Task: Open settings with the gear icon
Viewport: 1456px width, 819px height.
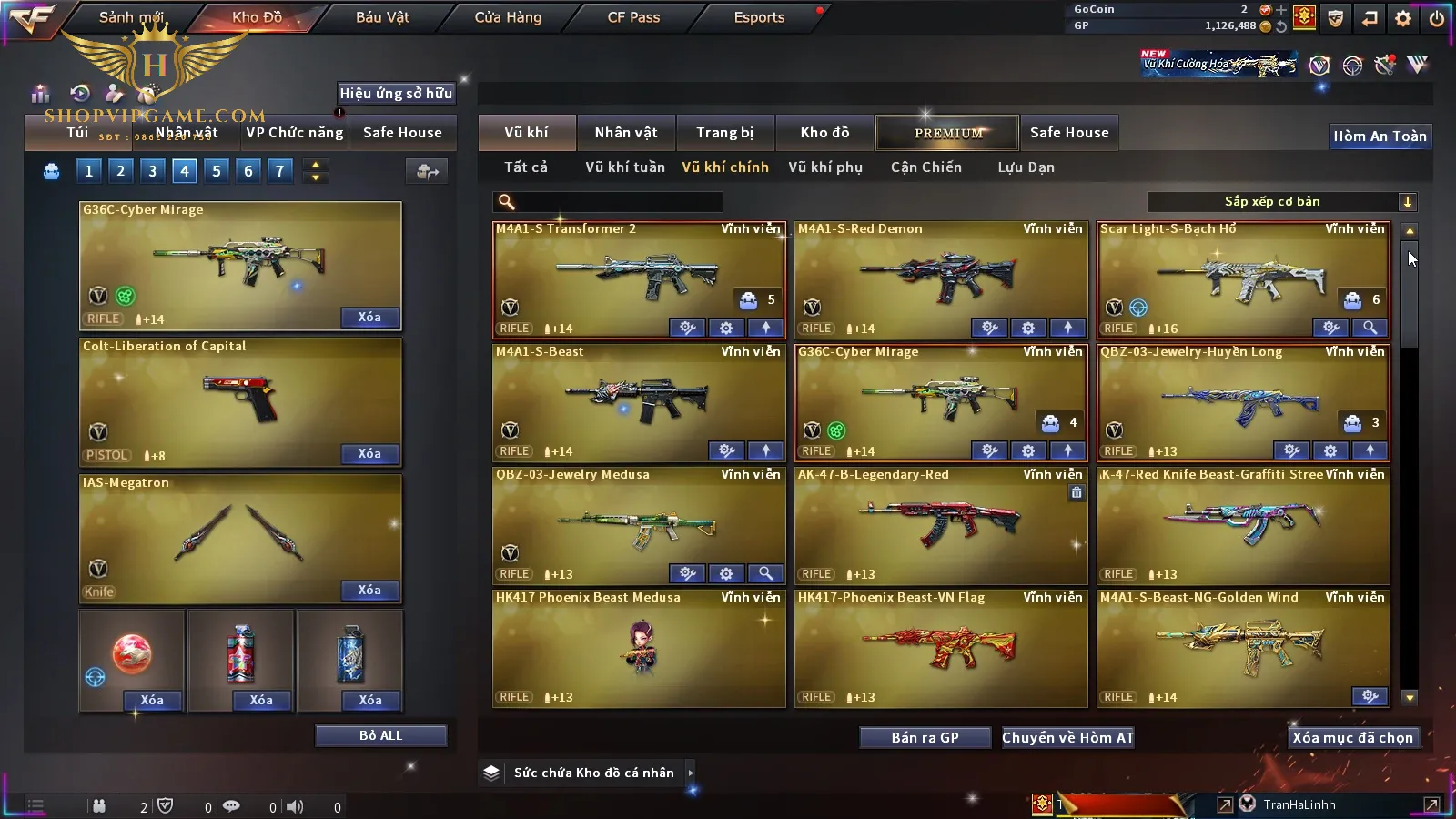Action: 1403,18
